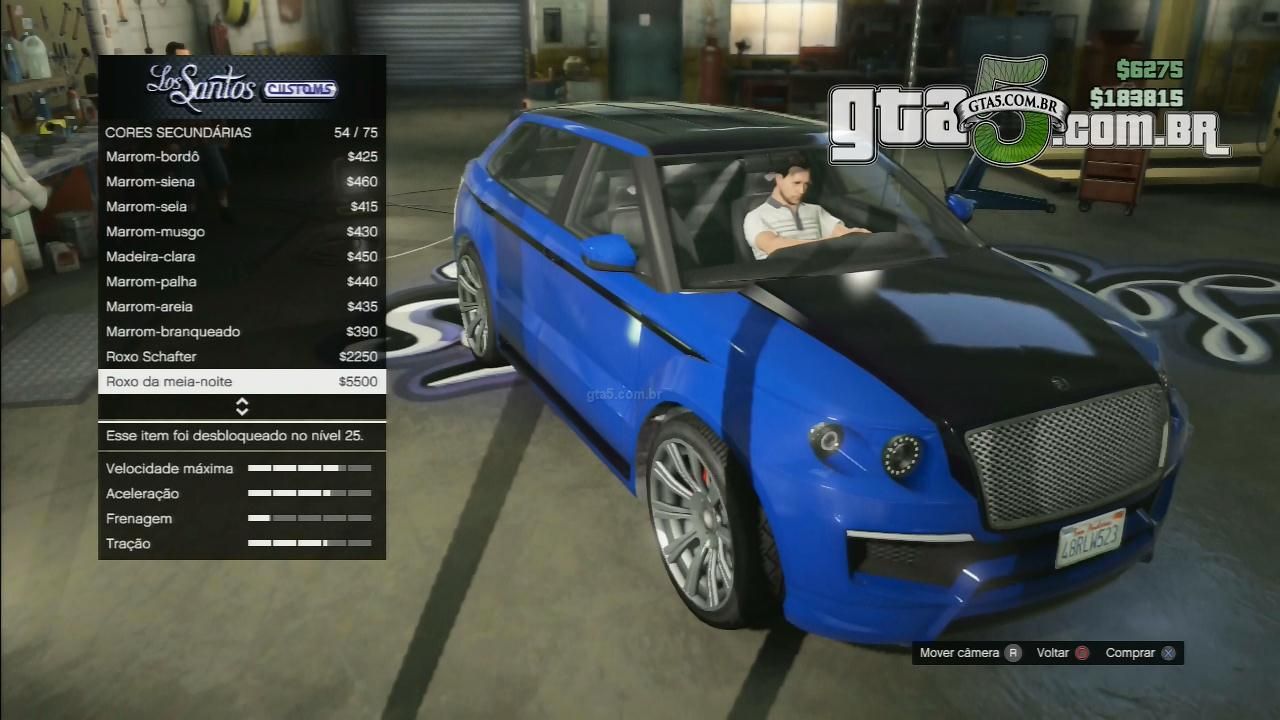
Task: Select the Roxo Schafter paint
Action: 241,357
